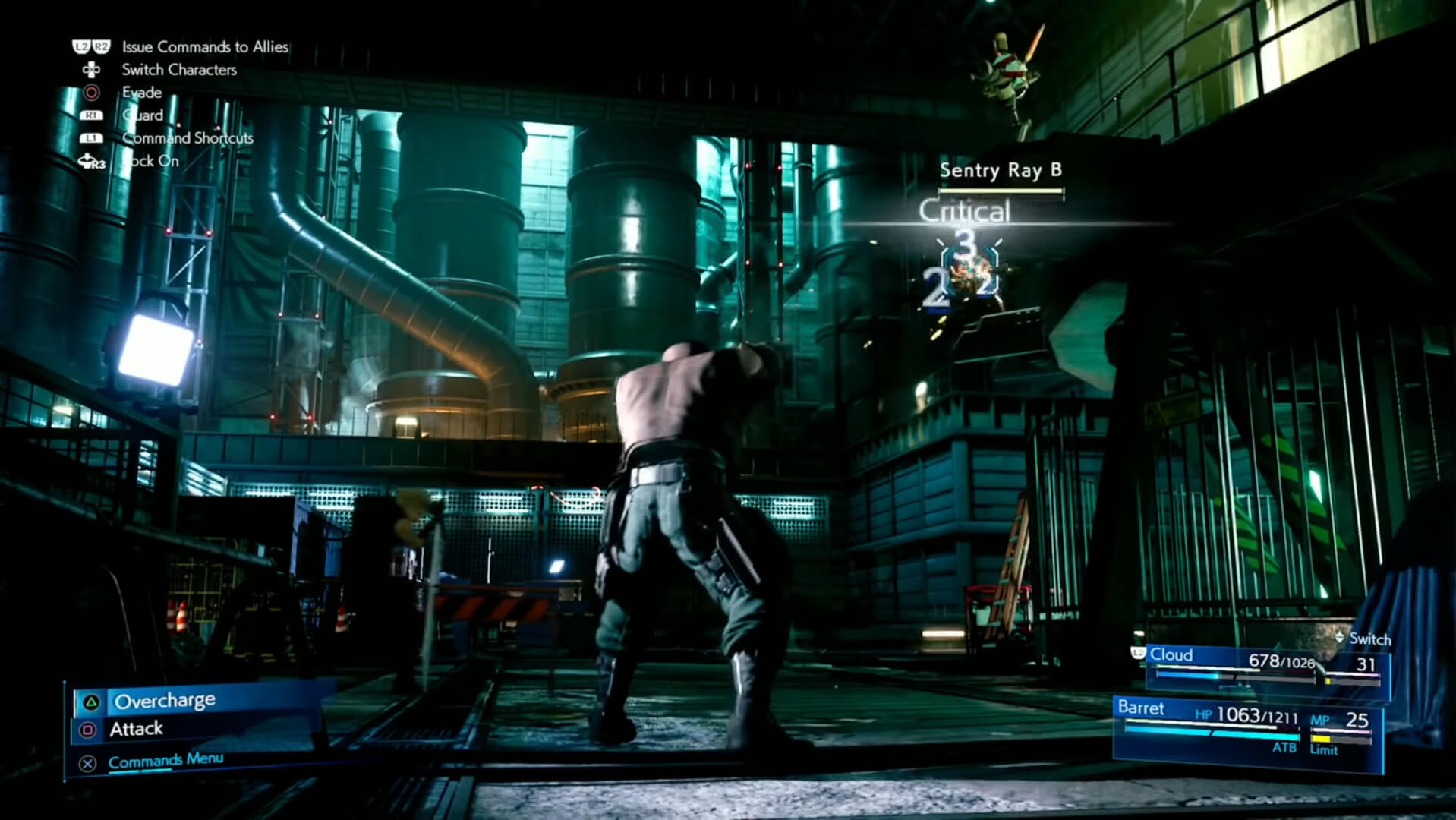
Task: Click the L2/R2 Issue Commands icon
Action: (90, 46)
